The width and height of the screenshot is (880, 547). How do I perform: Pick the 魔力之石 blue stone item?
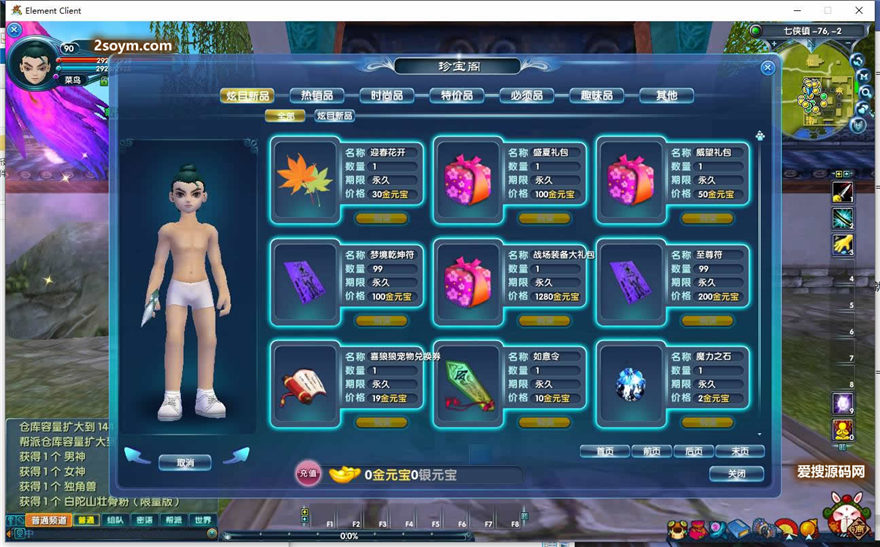tap(632, 381)
